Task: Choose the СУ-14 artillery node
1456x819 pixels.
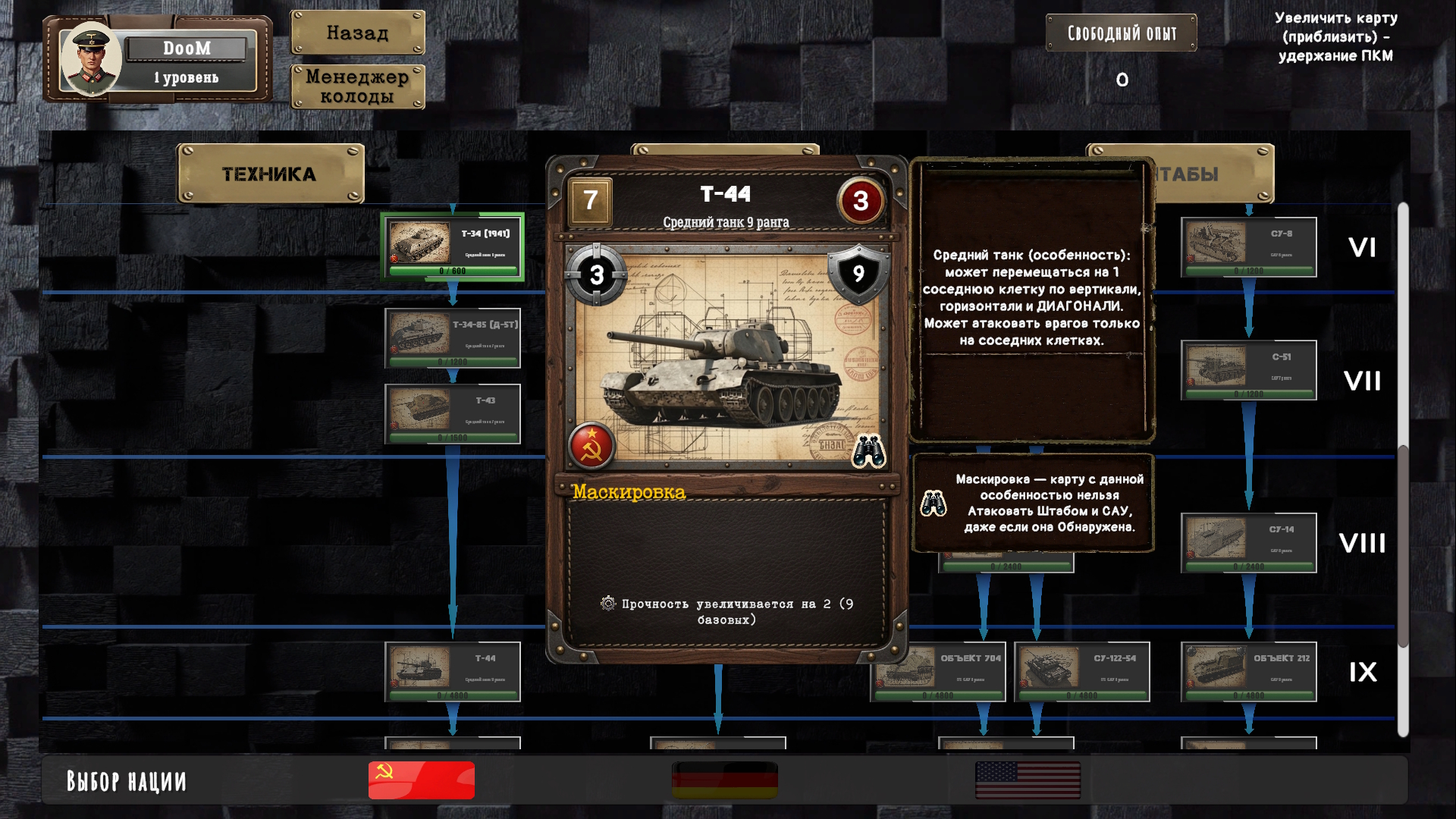Action: point(1248,543)
